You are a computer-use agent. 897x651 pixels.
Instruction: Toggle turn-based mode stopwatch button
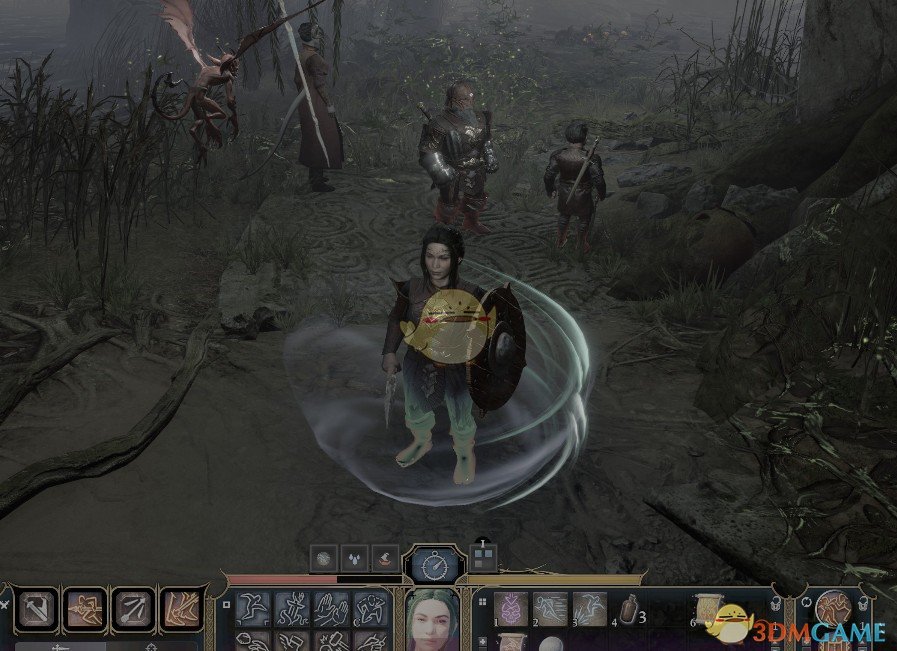click(435, 566)
